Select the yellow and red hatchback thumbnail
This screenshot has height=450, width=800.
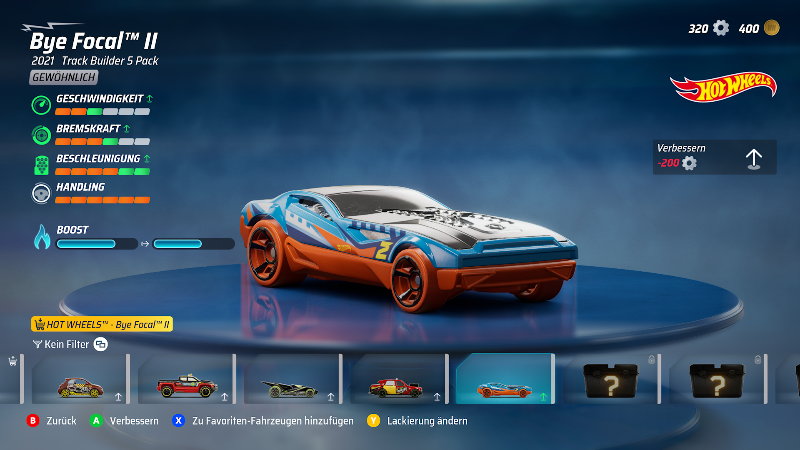(78, 381)
